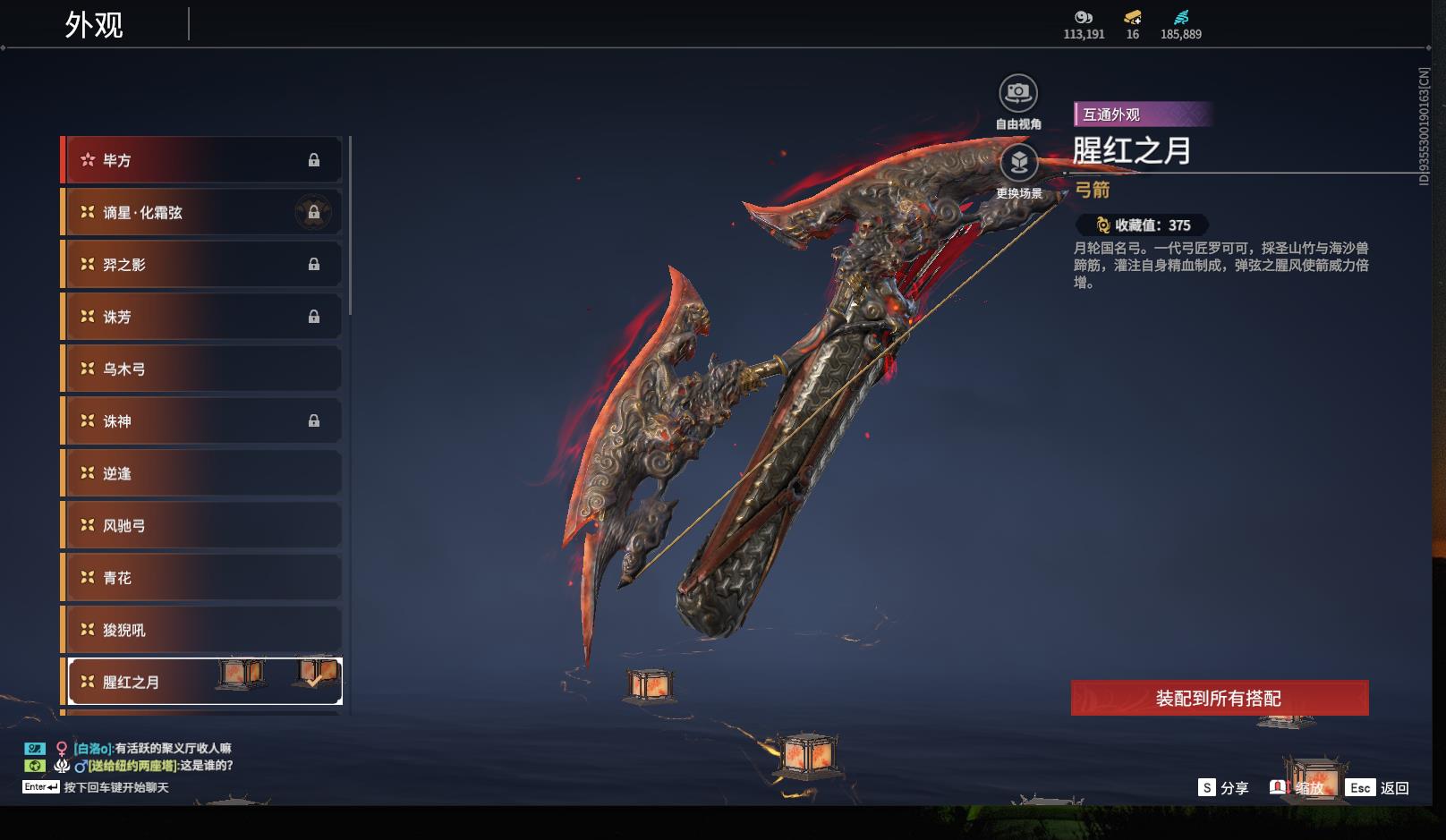
Task: Open the 自由视角 free camera
Action: point(1018,93)
